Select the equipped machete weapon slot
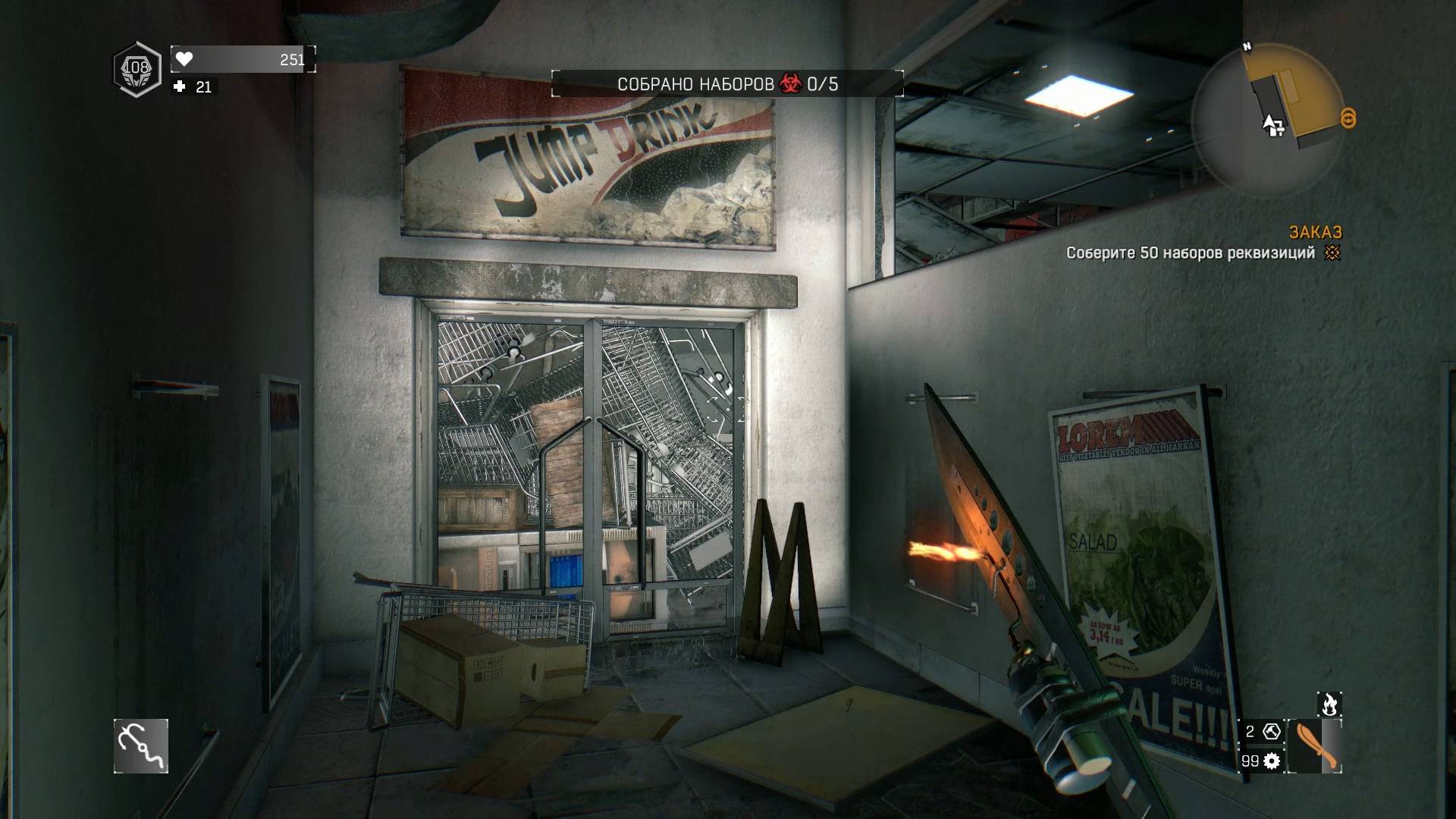Image resolution: width=1456 pixels, height=819 pixels. point(1316,747)
